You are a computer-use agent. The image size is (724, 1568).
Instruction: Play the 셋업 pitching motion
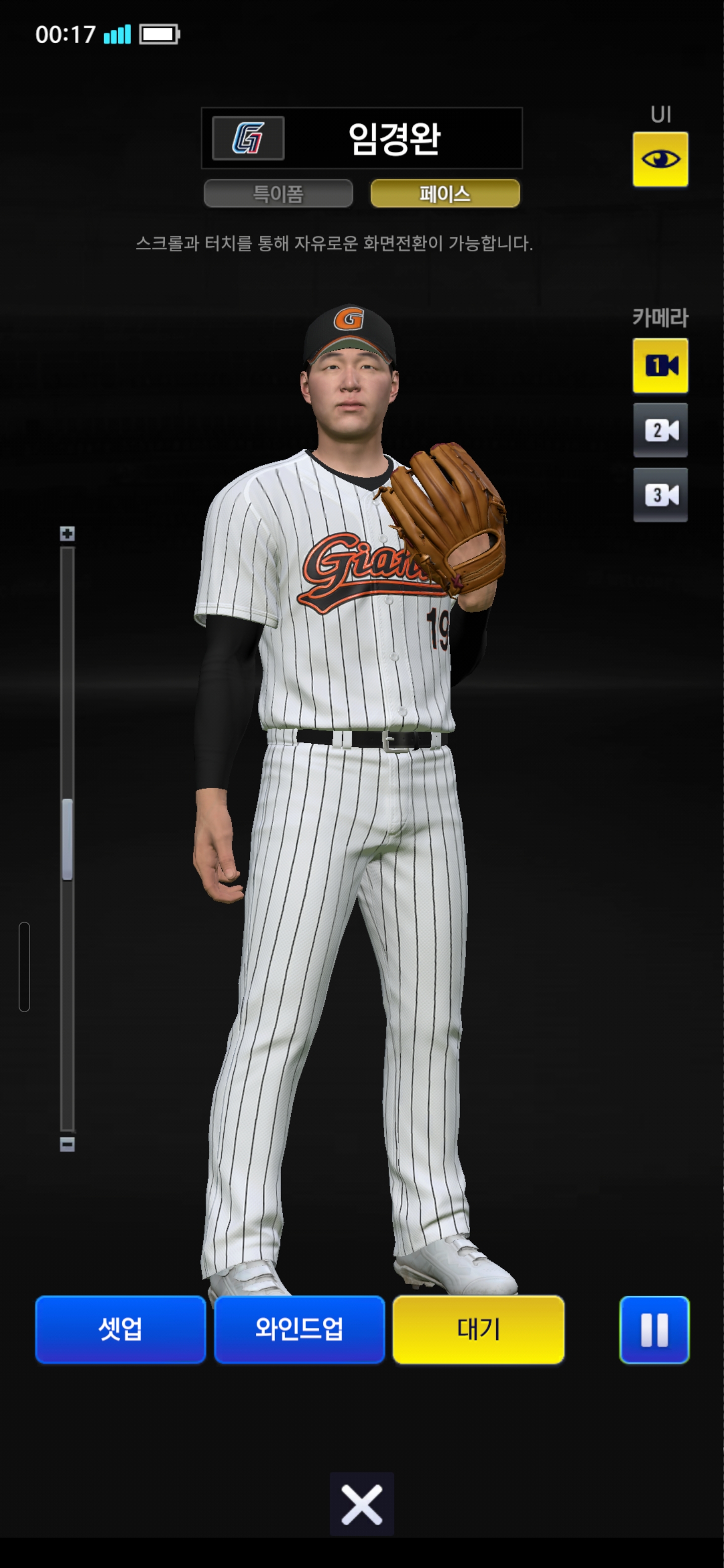121,1329
